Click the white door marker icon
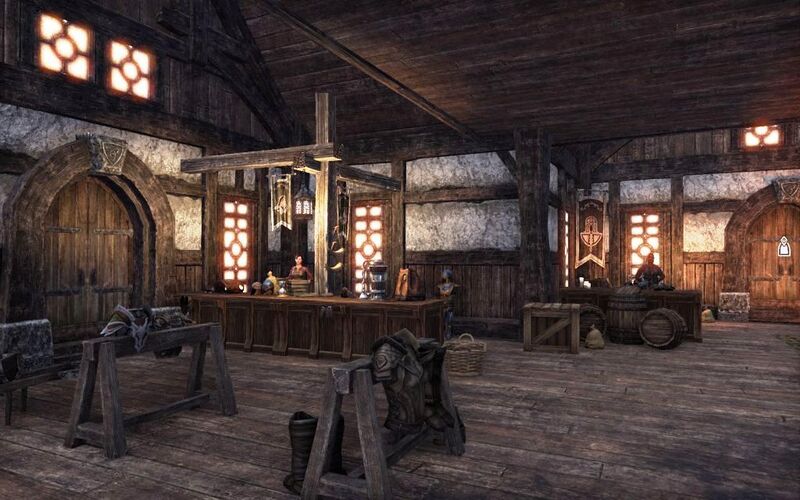The height and width of the screenshot is (500, 800). coord(784,246)
